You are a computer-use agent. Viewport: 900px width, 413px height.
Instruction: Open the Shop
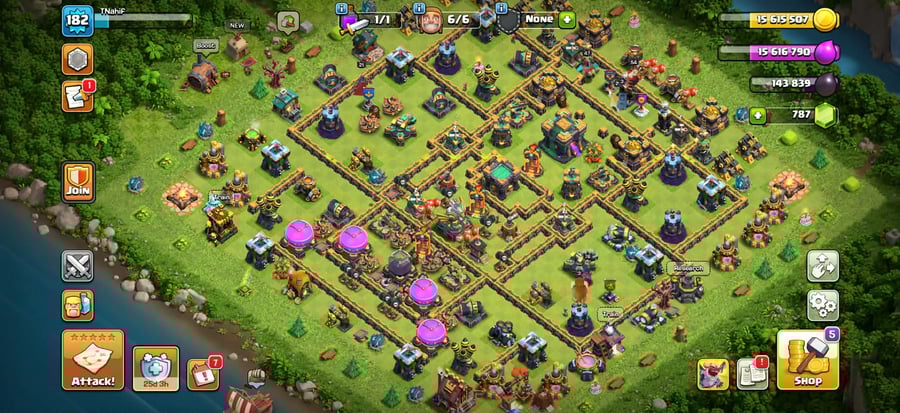(x=807, y=358)
